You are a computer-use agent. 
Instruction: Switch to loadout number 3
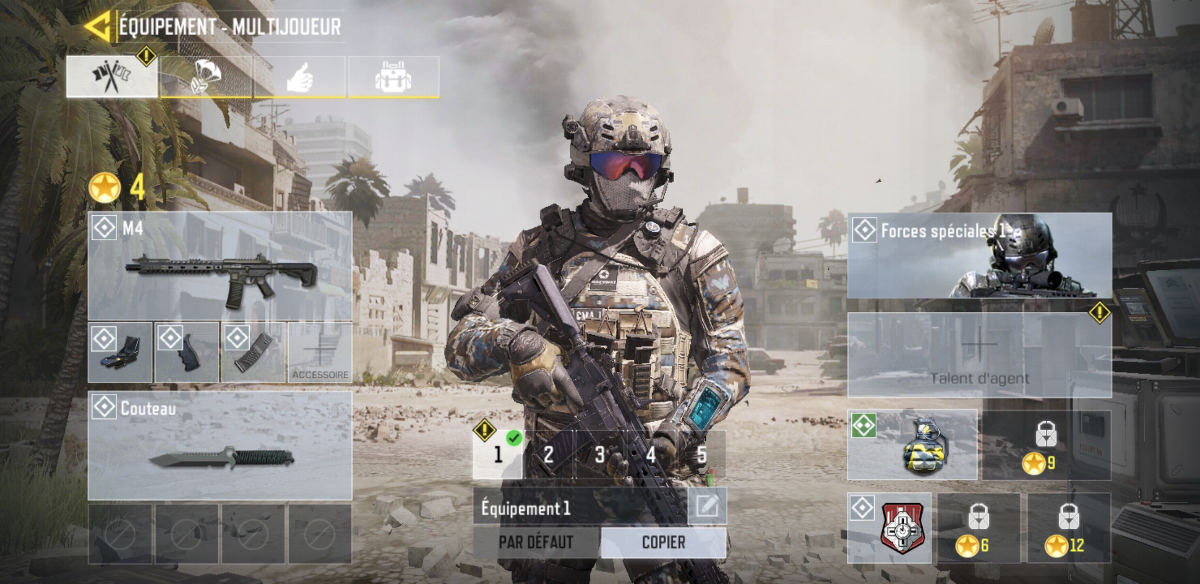click(x=599, y=455)
